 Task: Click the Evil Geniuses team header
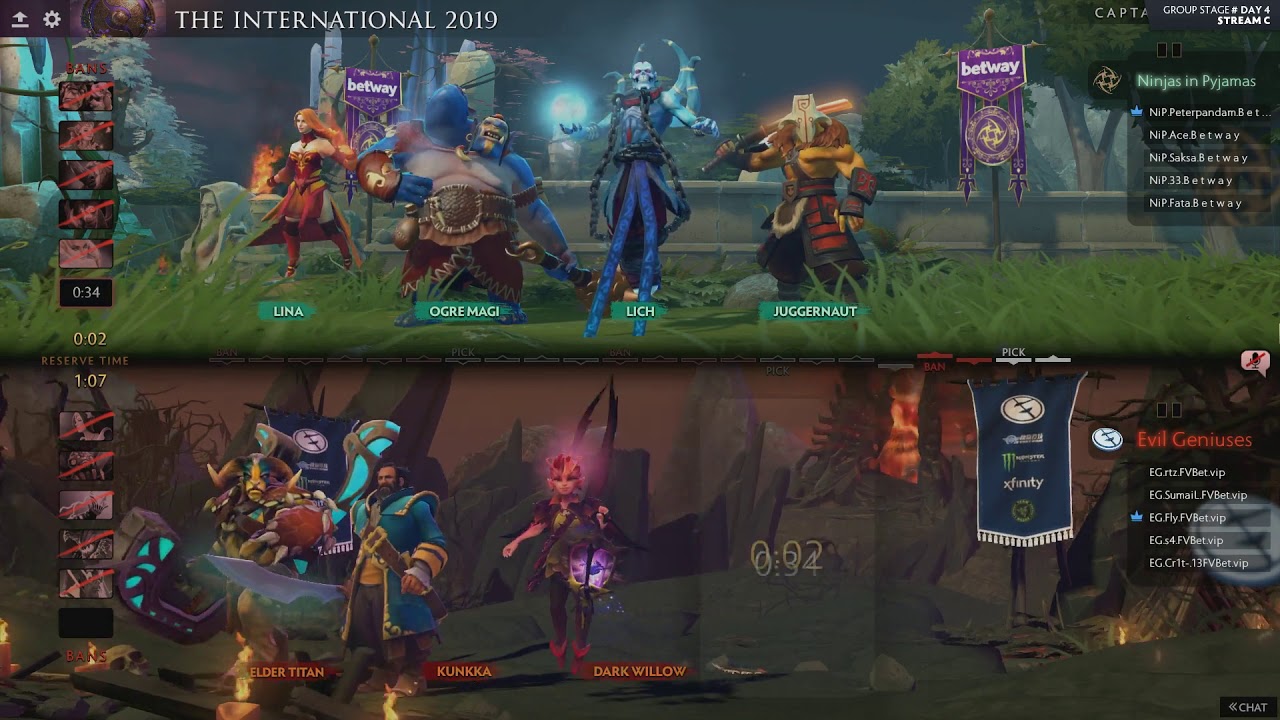(x=1194, y=440)
